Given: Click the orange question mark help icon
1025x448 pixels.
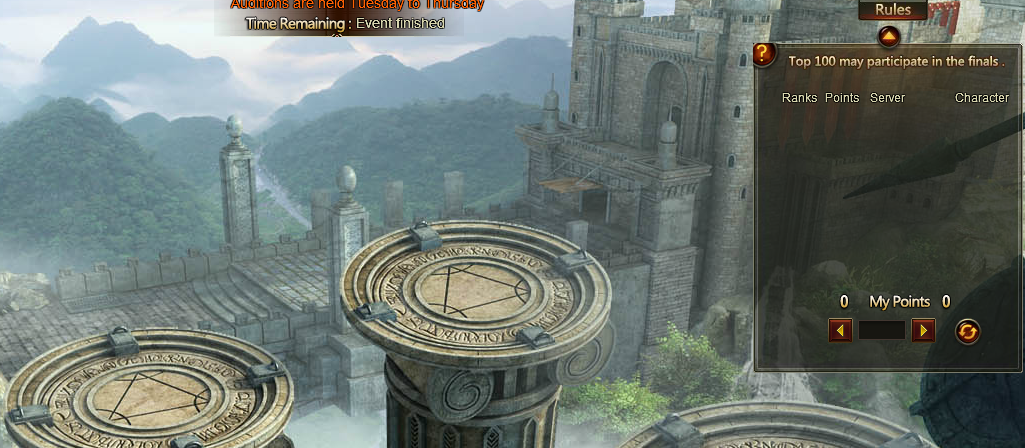Looking at the screenshot, I should pos(764,54).
